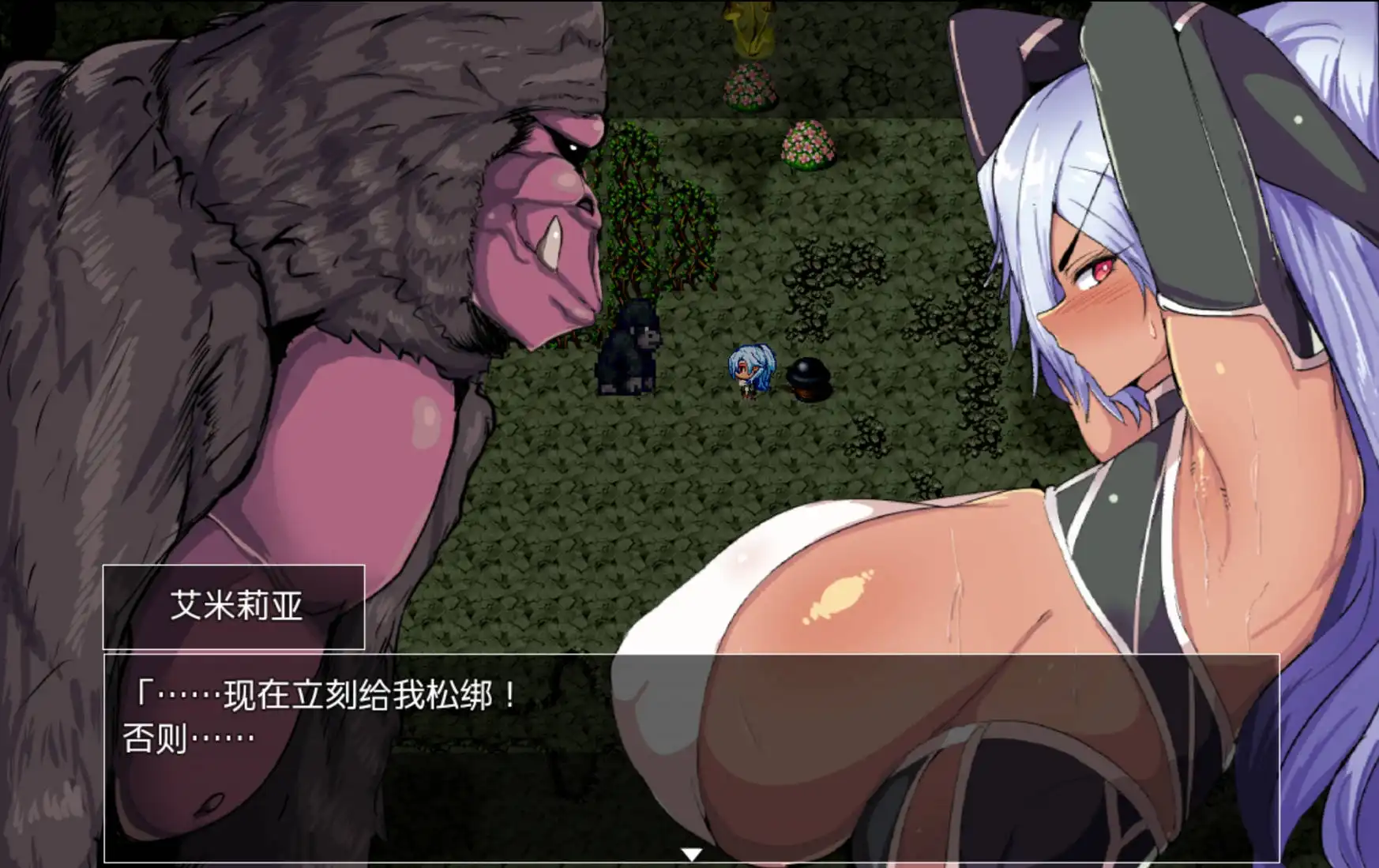This screenshot has height=868, width=1379.
Task: Click the golden statue at the top
Action: (749, 28)
